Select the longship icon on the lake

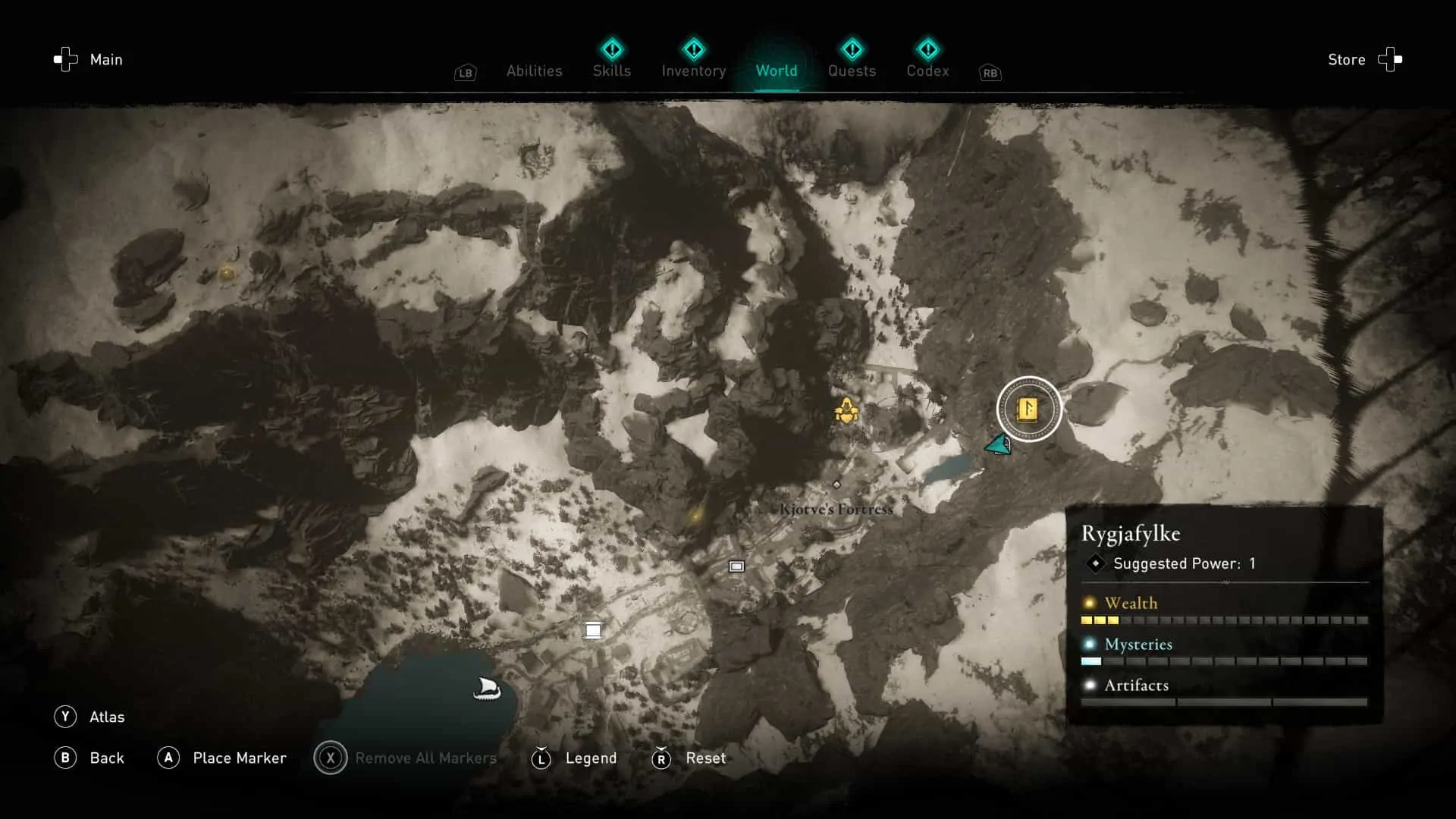488,689
